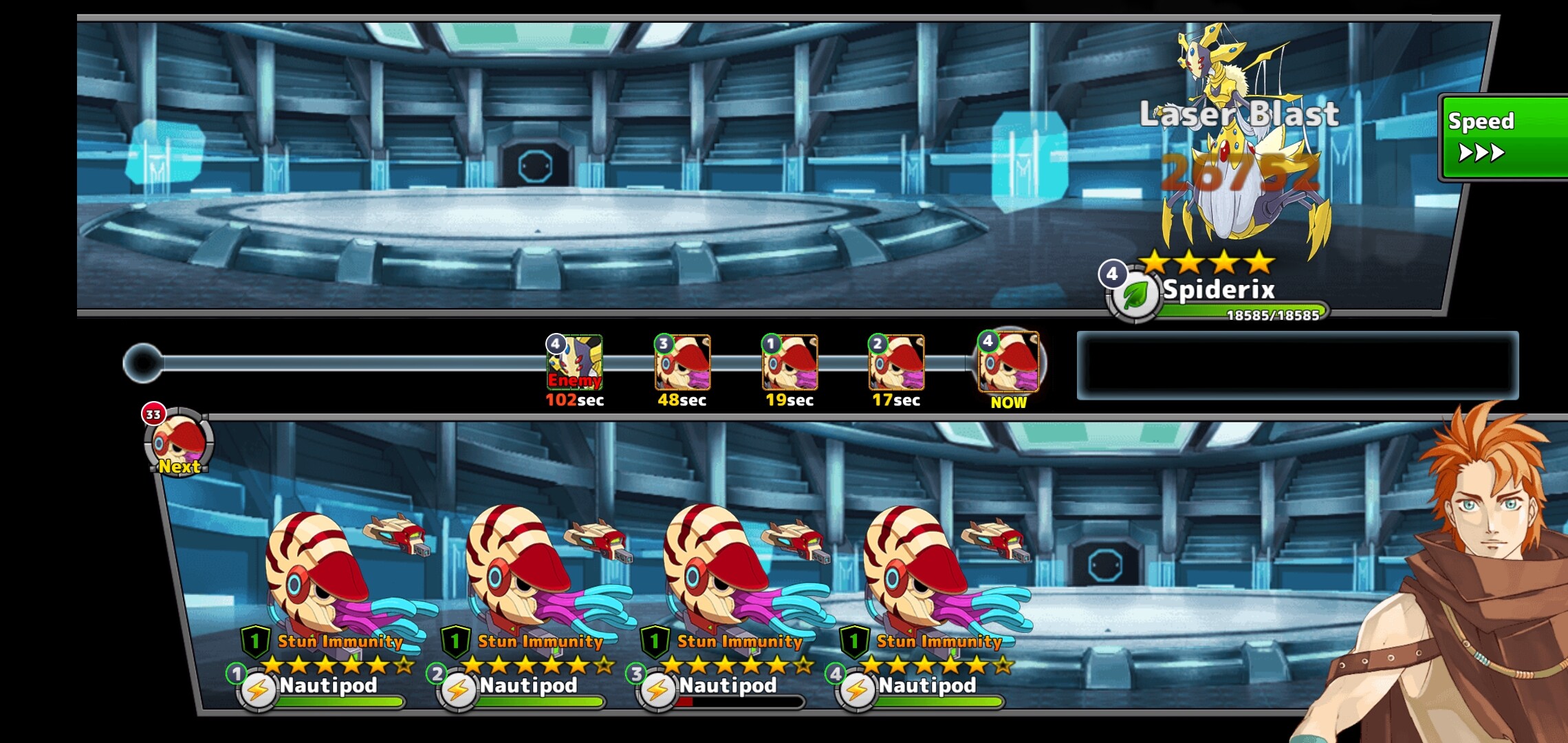Select the NOW turn icon on timeline
The image size is (1568, 743).
pos(1009,363)
